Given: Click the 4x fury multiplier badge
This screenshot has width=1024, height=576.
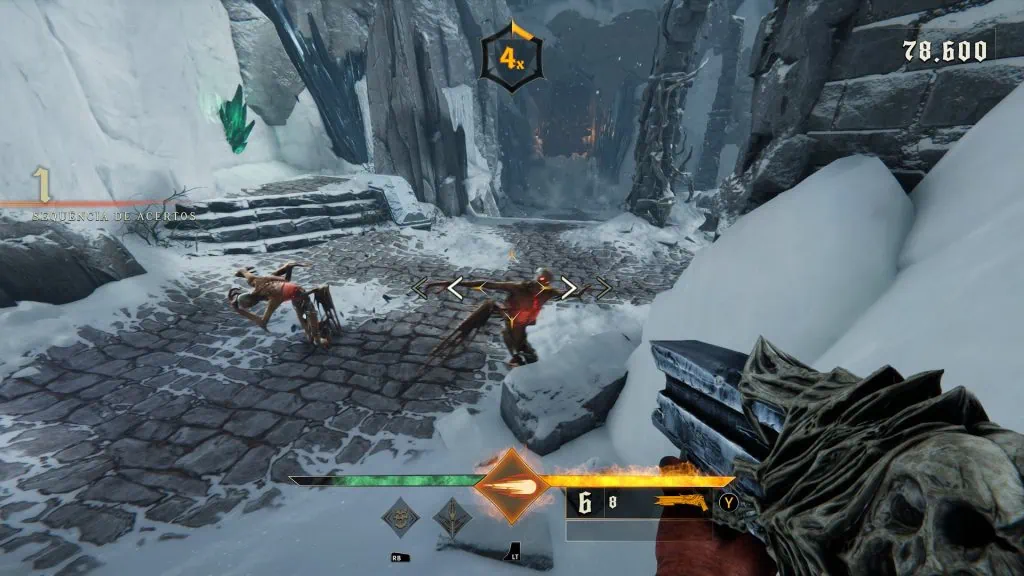Looking at the screenshot, I should click(x=511, y=60).
